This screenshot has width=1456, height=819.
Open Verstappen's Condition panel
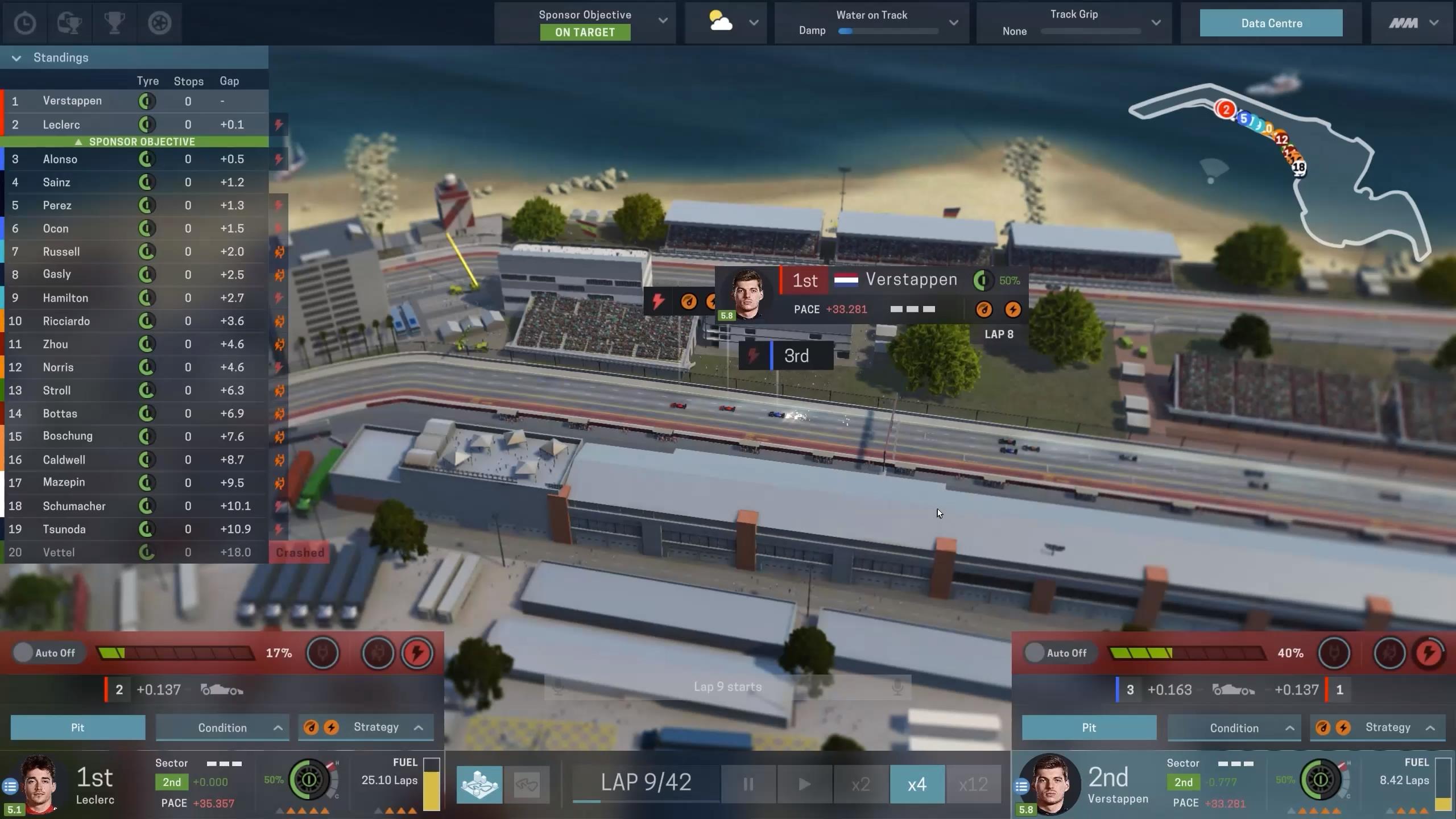[x=1234, y=728]
